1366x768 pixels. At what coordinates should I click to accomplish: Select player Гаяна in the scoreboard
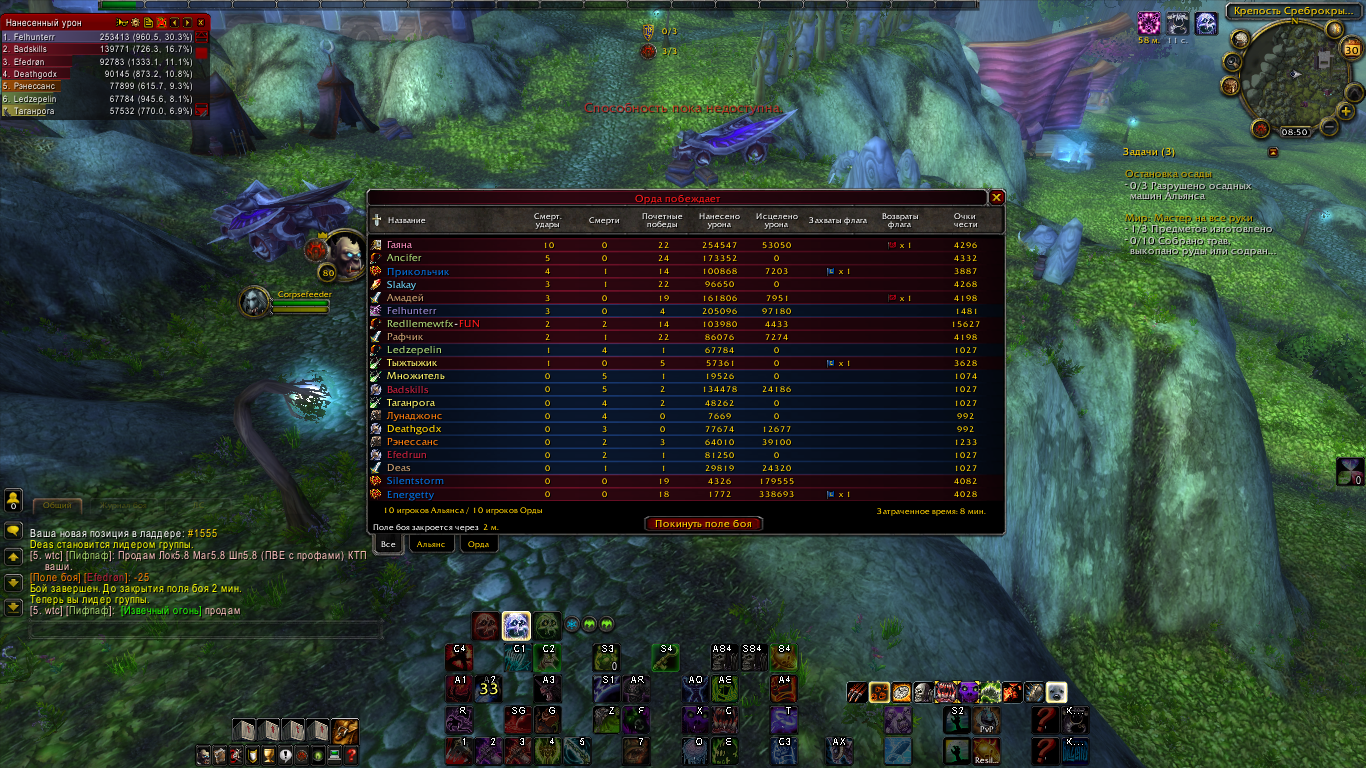click(x=399, y=245)
